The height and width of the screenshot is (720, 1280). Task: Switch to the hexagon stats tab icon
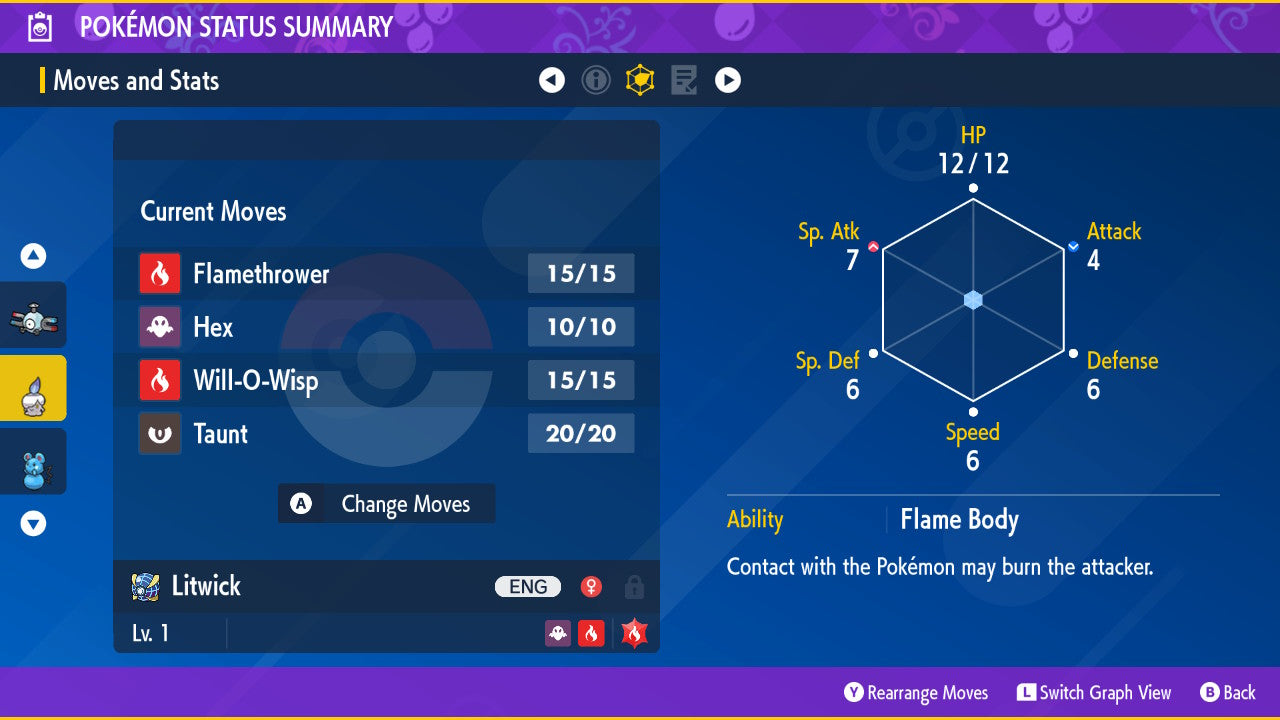[x=640, y=80]
